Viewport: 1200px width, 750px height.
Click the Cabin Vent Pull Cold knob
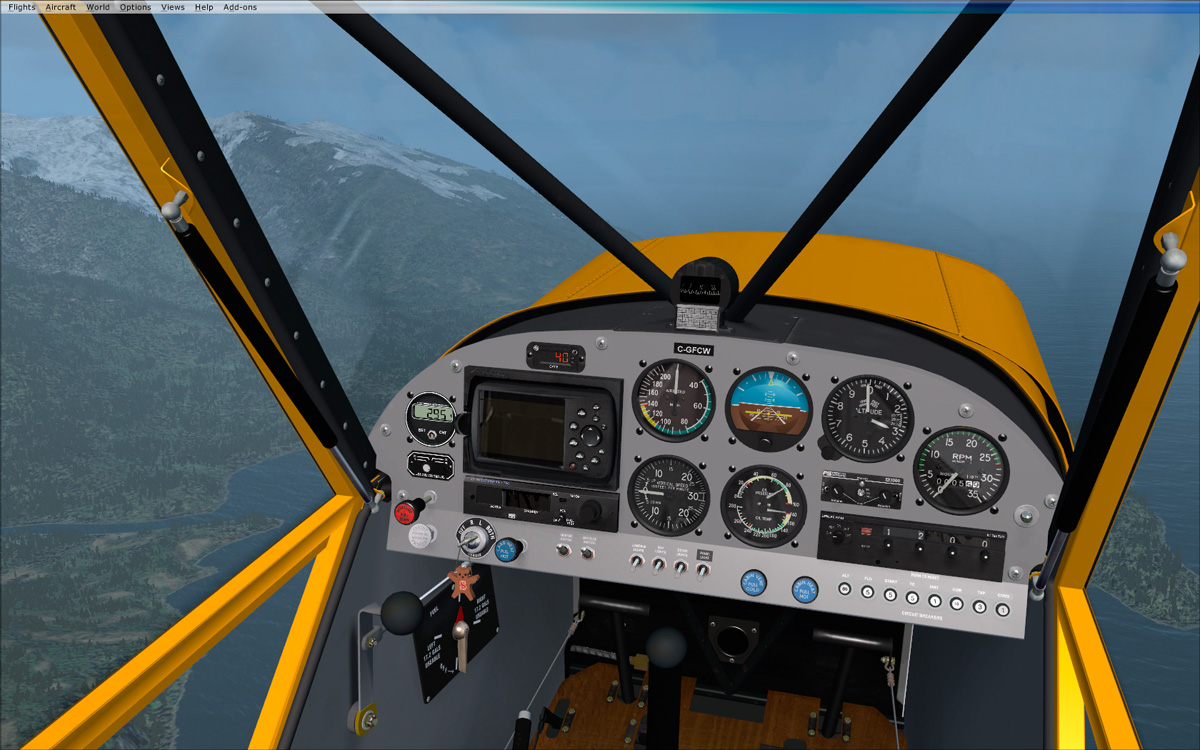[753, 583]
